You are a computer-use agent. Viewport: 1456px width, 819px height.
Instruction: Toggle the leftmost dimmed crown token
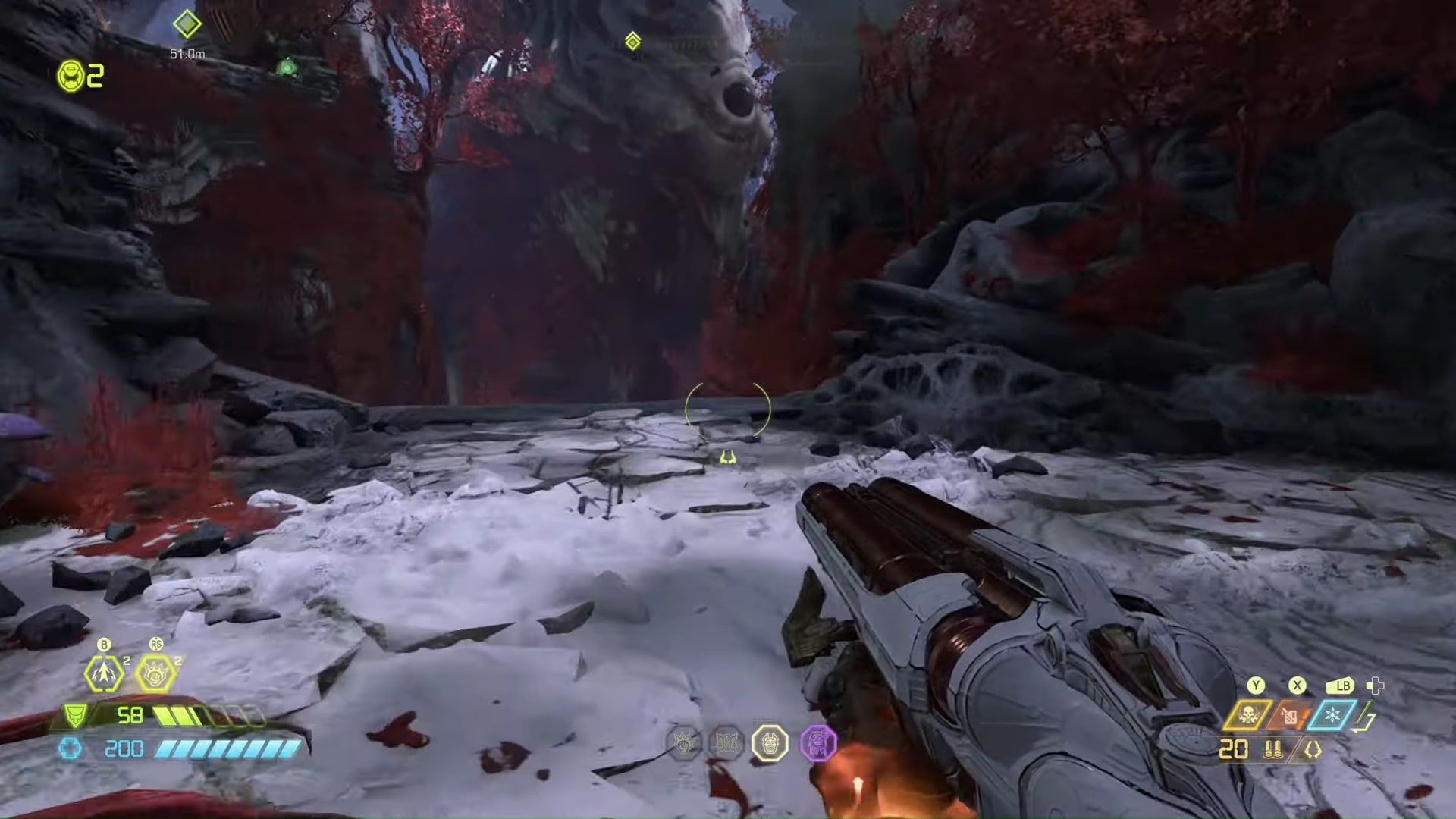pyautogui.click(x=683, y=742)
